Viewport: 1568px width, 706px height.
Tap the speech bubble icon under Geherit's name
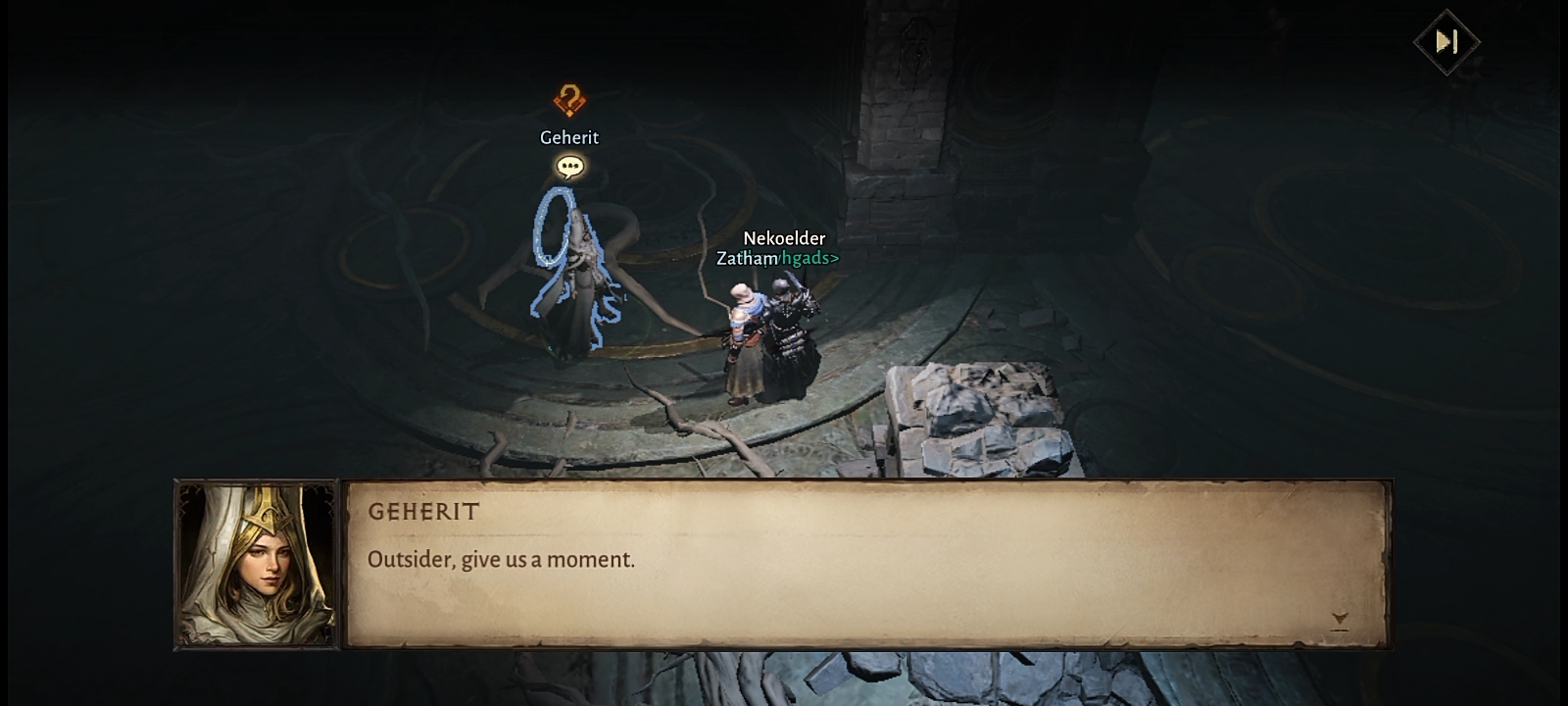click(569, 167)
